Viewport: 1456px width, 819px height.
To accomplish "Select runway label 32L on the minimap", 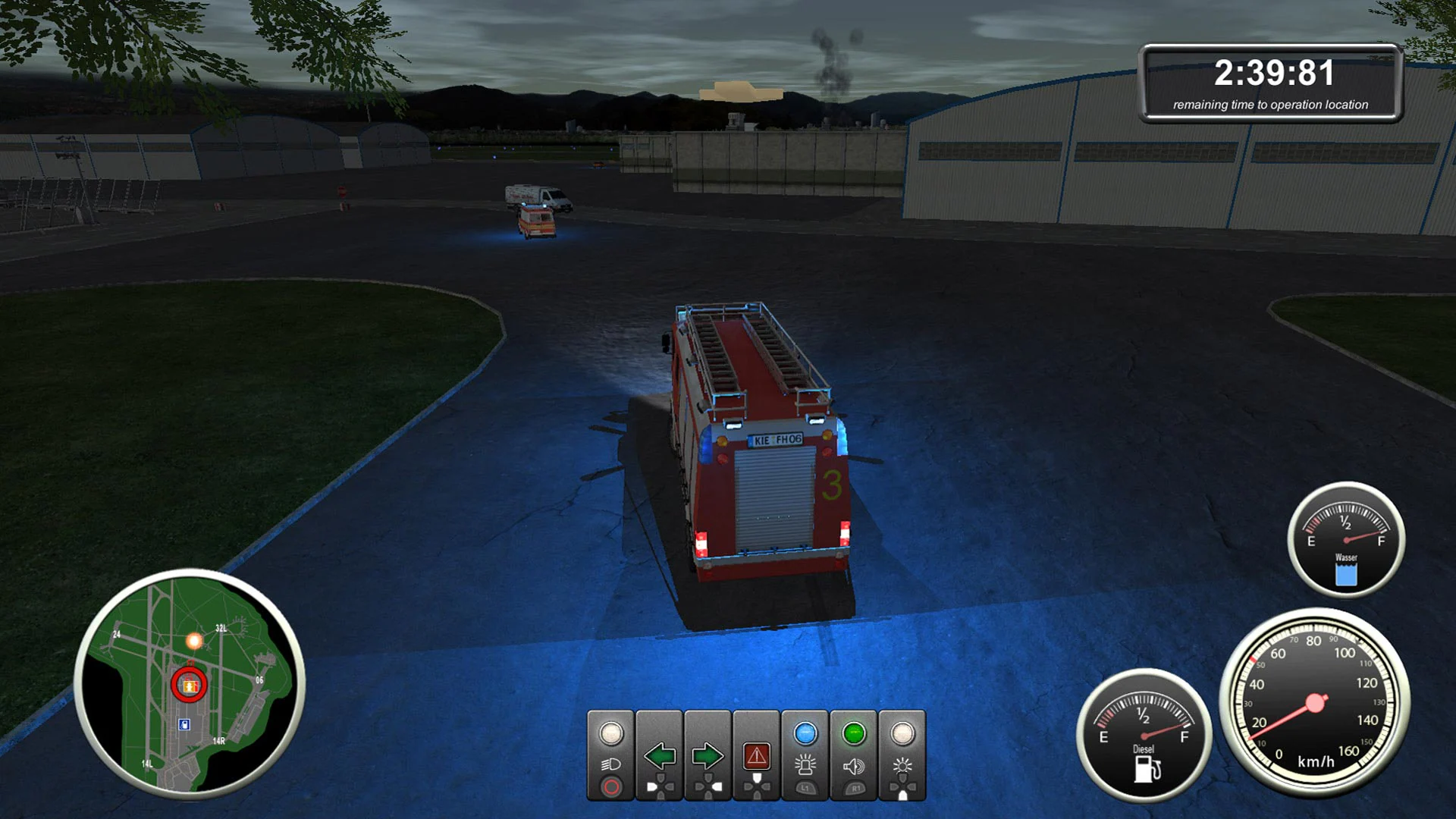I will tap(221, 628).
